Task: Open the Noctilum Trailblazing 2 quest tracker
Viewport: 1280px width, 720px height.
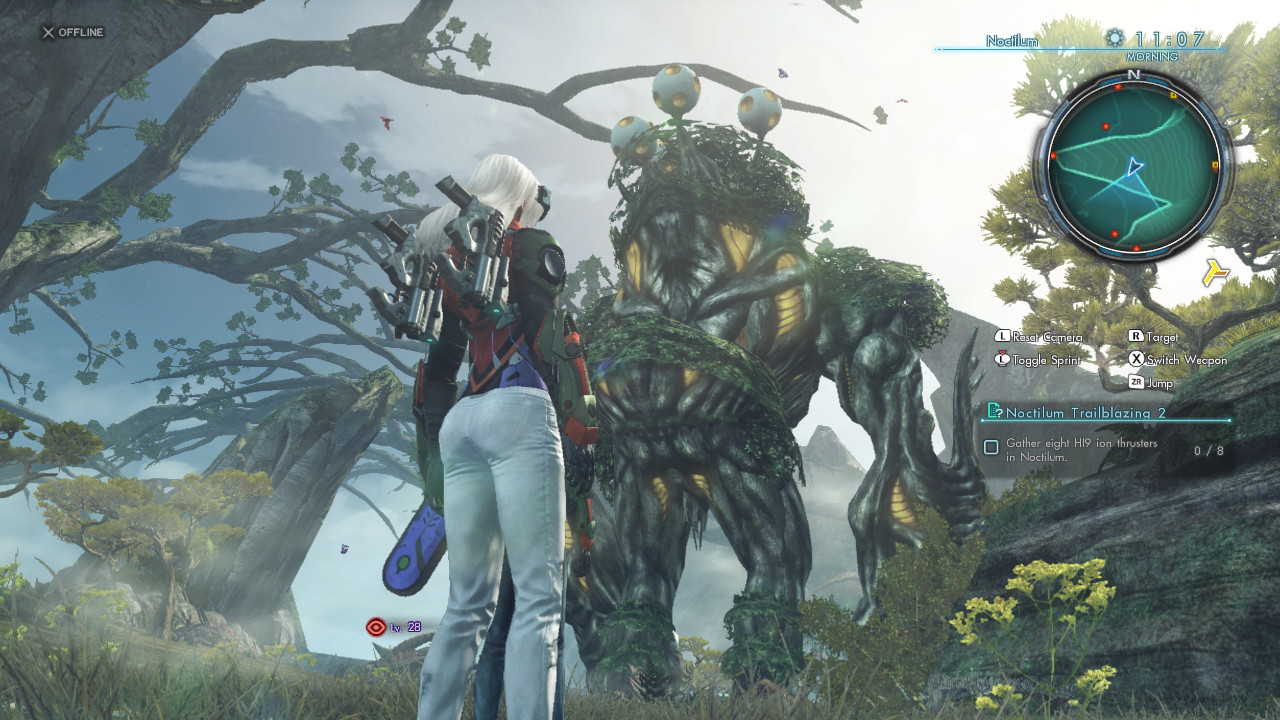Action: (1085, 412)
